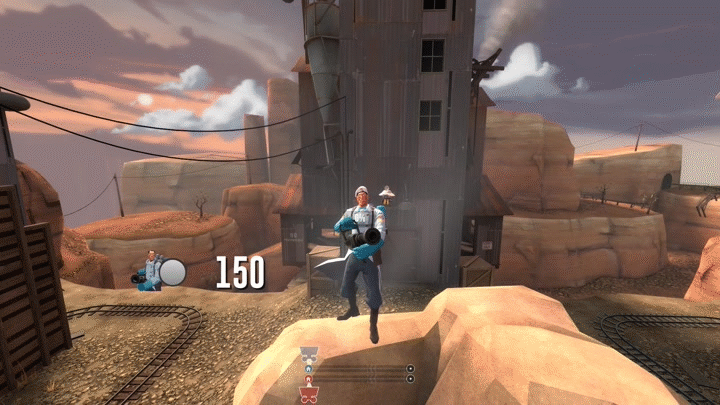Select the RED payload cart icon
Screen dimensions: 720x405
309,394
